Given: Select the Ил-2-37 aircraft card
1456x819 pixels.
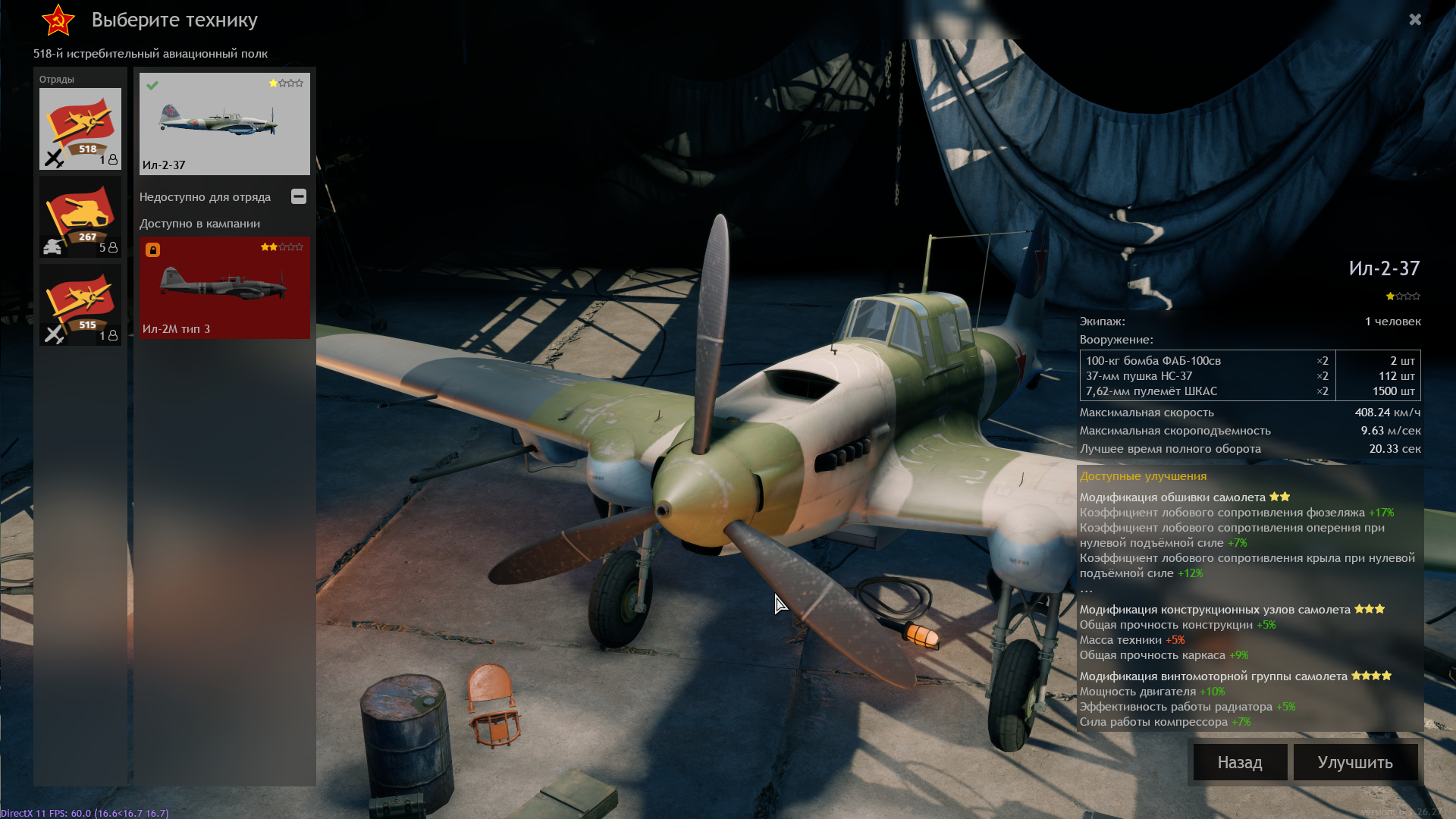Looking at the screenshot, I should 224,124.
